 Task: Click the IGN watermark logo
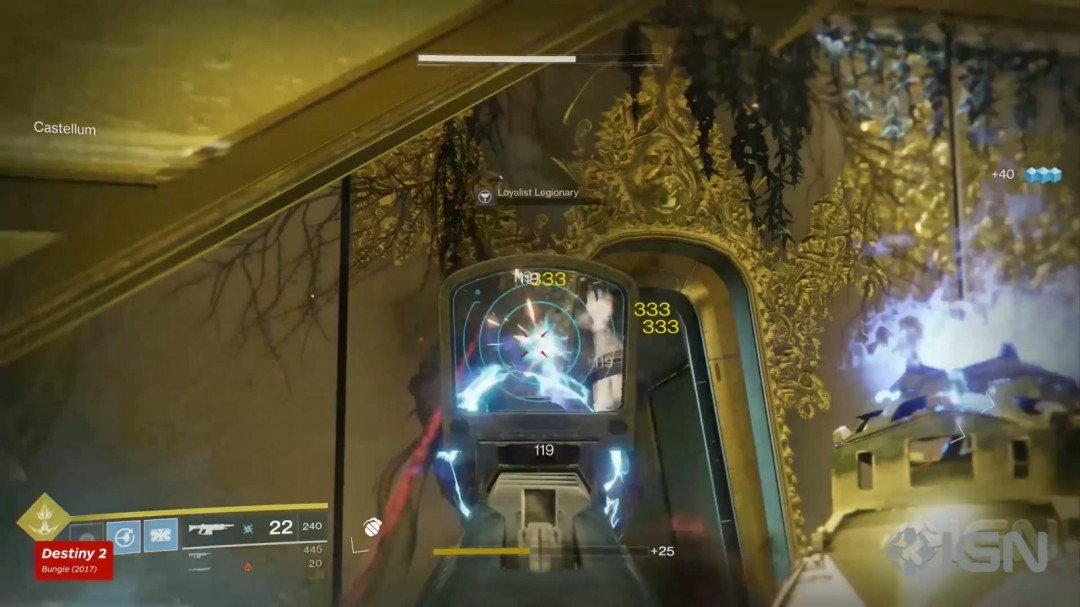pos(970,546)
